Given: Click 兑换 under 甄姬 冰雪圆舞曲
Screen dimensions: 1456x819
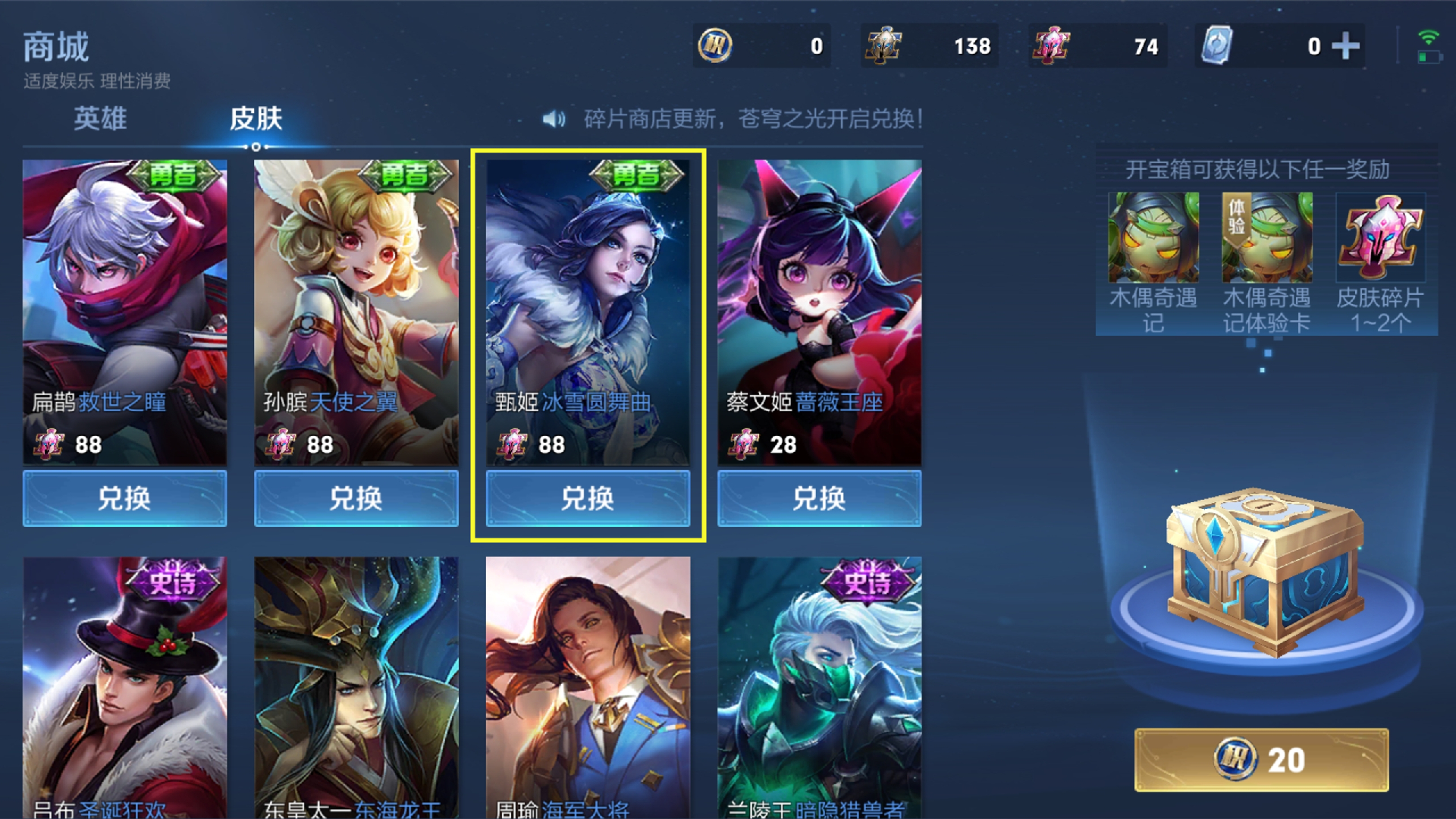Looking at the screenshot, I should [588, 499].
